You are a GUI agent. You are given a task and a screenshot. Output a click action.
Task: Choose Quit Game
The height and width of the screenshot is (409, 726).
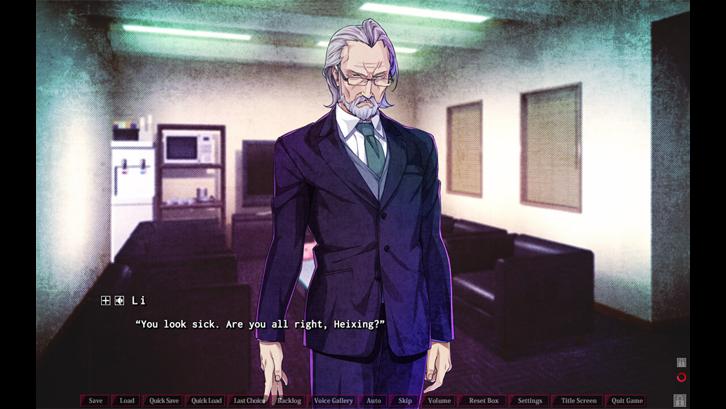627,401
